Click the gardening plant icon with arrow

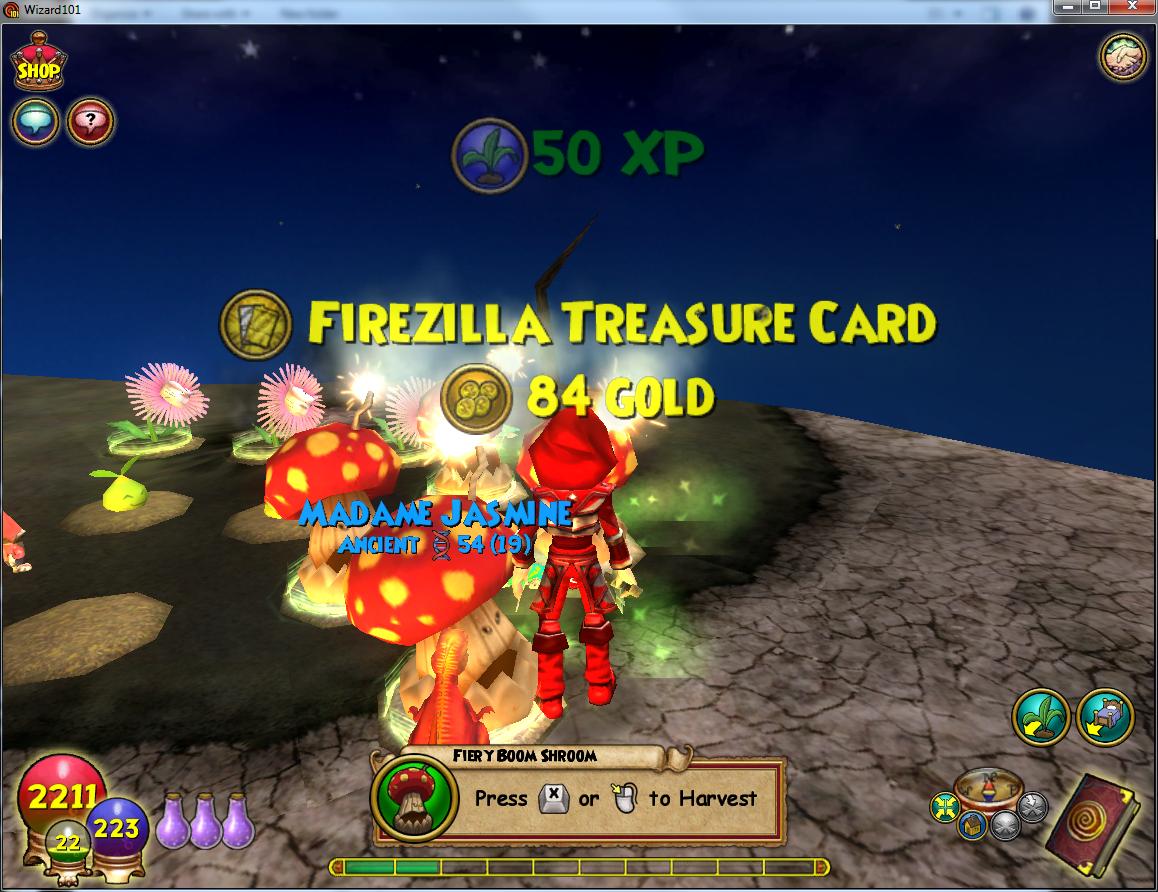click(x=1041, y=716)
